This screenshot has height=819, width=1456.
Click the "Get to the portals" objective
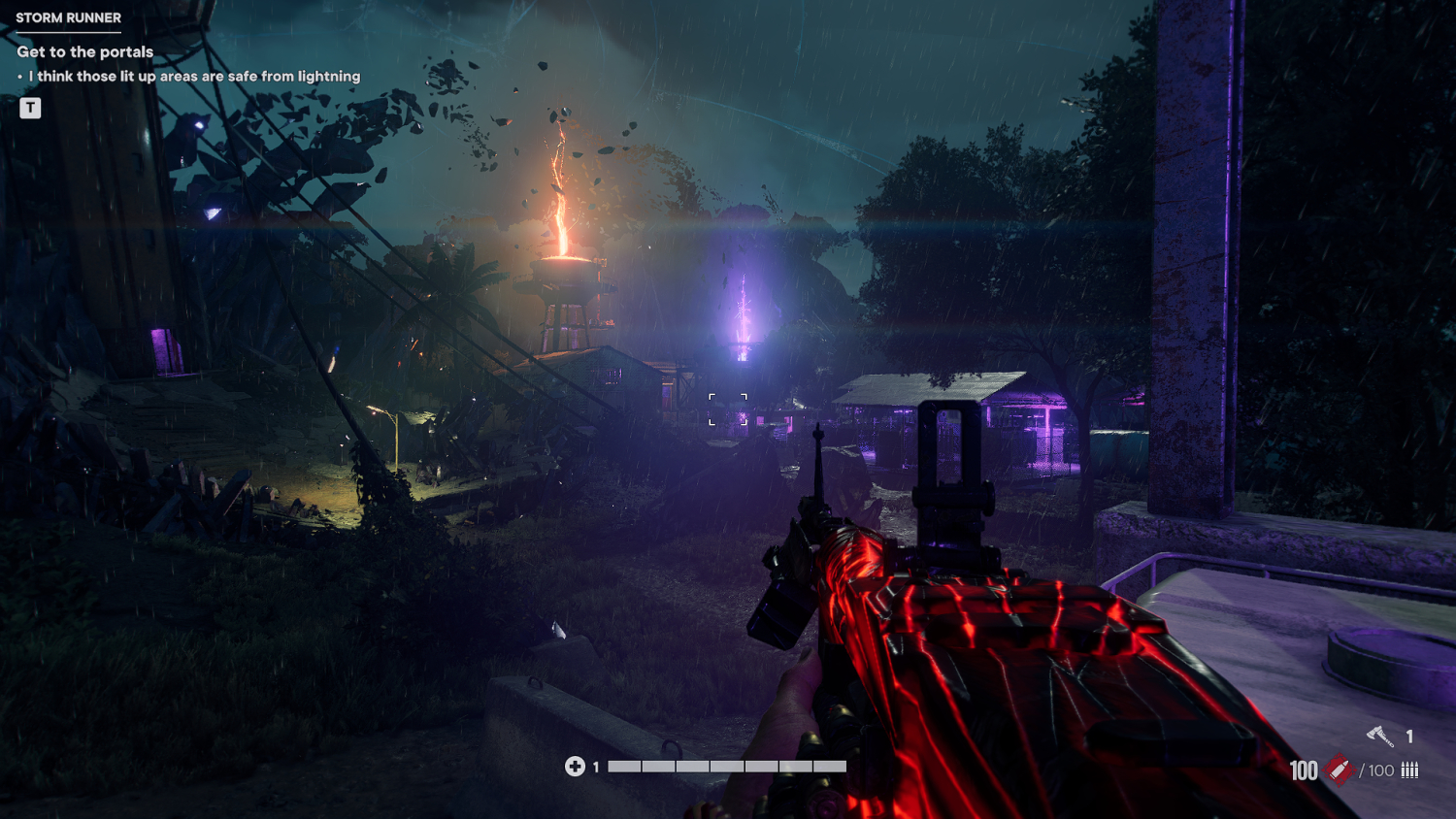coord(85,51)
